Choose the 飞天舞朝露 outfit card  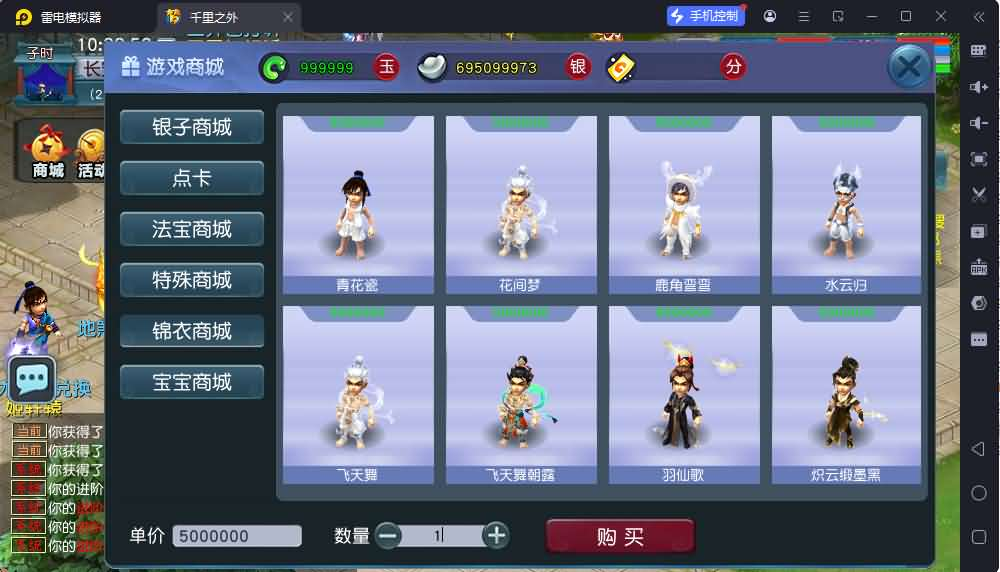(521, 395)
